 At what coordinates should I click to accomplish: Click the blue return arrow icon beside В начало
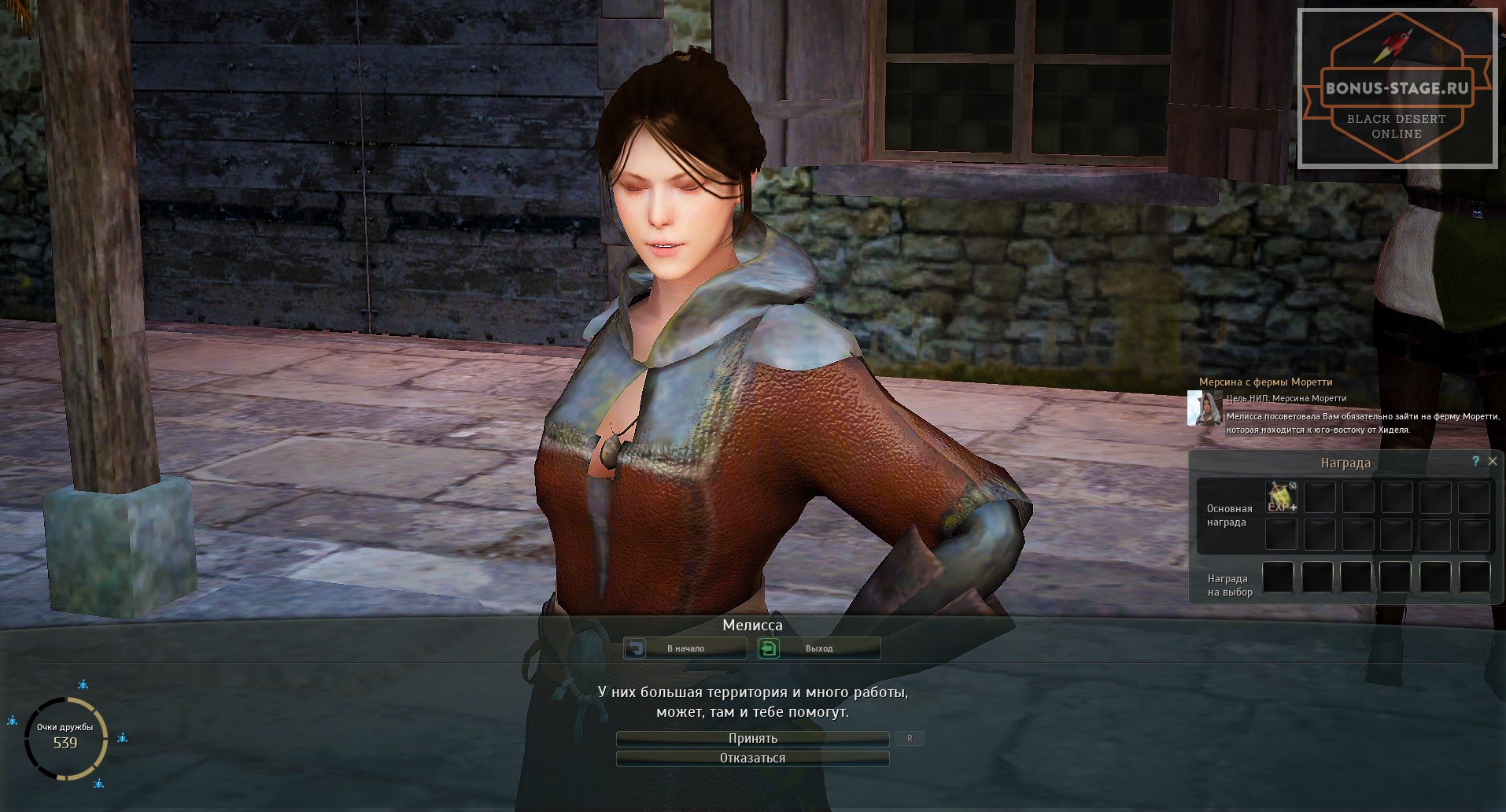pyautogui.click(x=637, y=648)
